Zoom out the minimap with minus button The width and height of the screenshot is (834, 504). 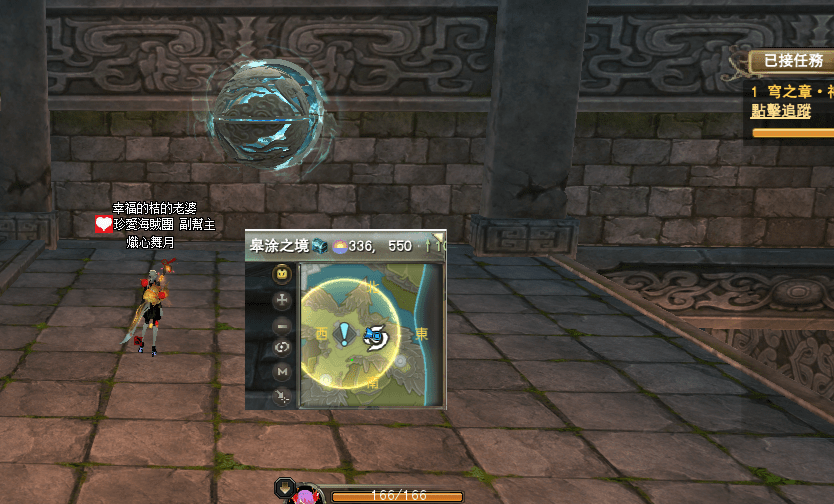tap(282, 324)
